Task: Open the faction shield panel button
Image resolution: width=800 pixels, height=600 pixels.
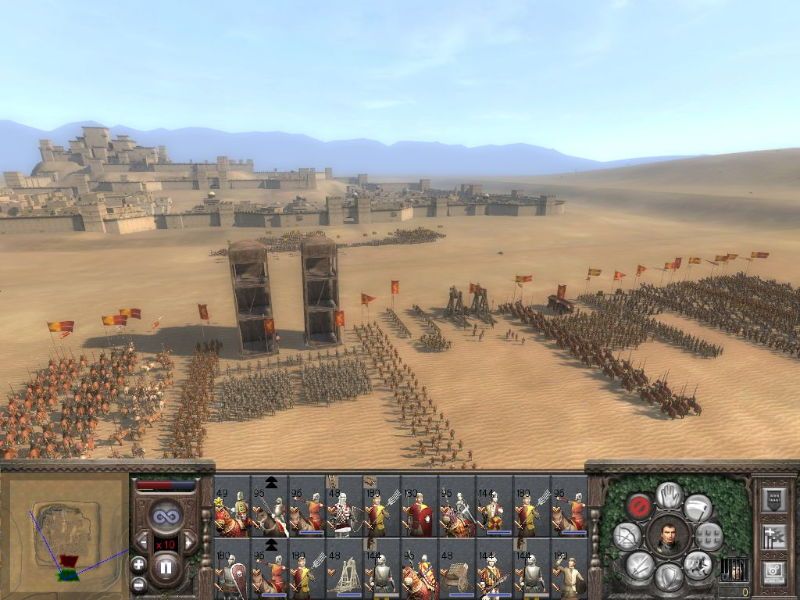Action: pyautogui.click(x=773, y=500)
